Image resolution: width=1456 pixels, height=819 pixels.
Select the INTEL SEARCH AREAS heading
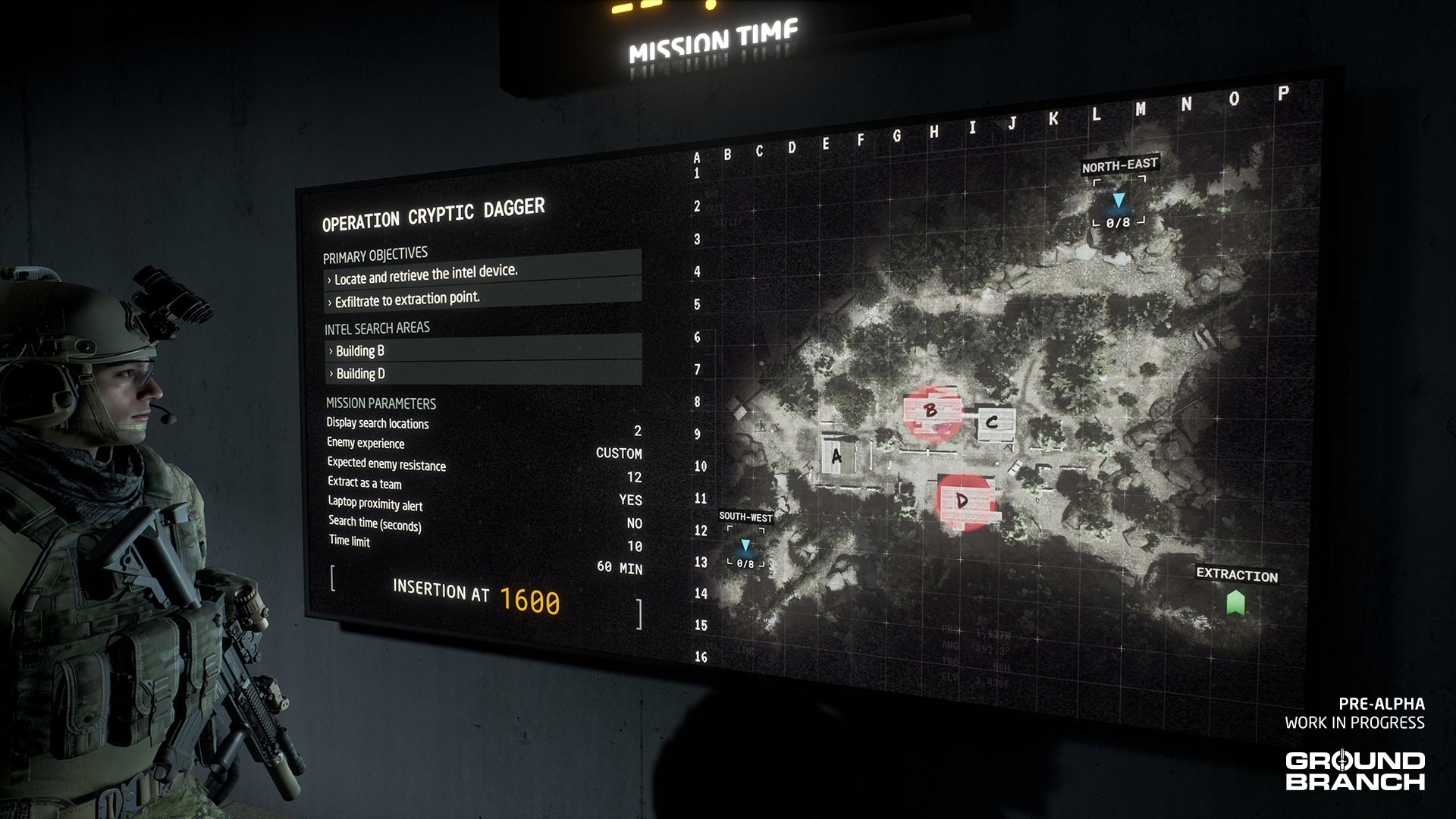(376, 328)
